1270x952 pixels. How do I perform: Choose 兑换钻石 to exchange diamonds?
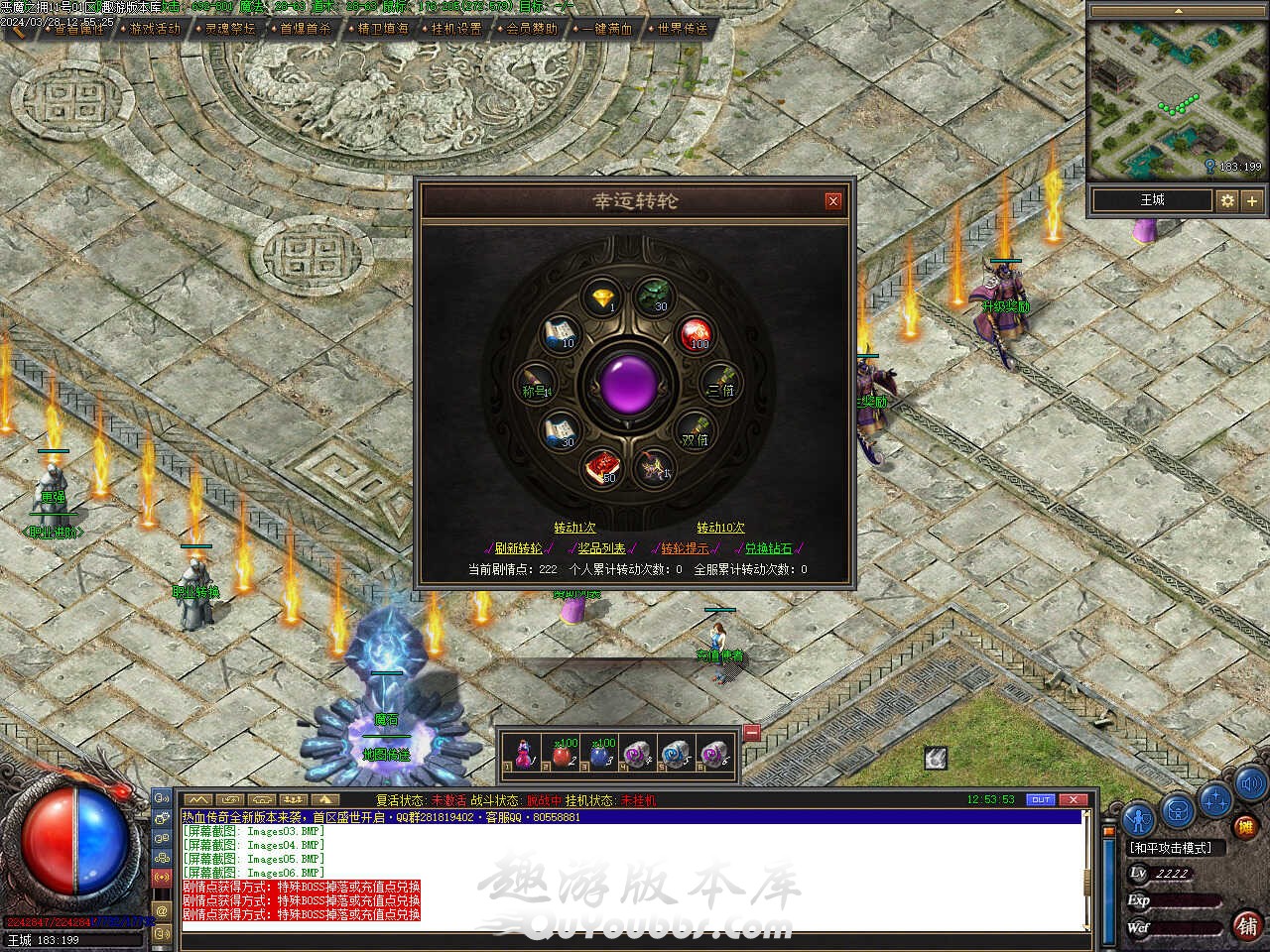769,548
